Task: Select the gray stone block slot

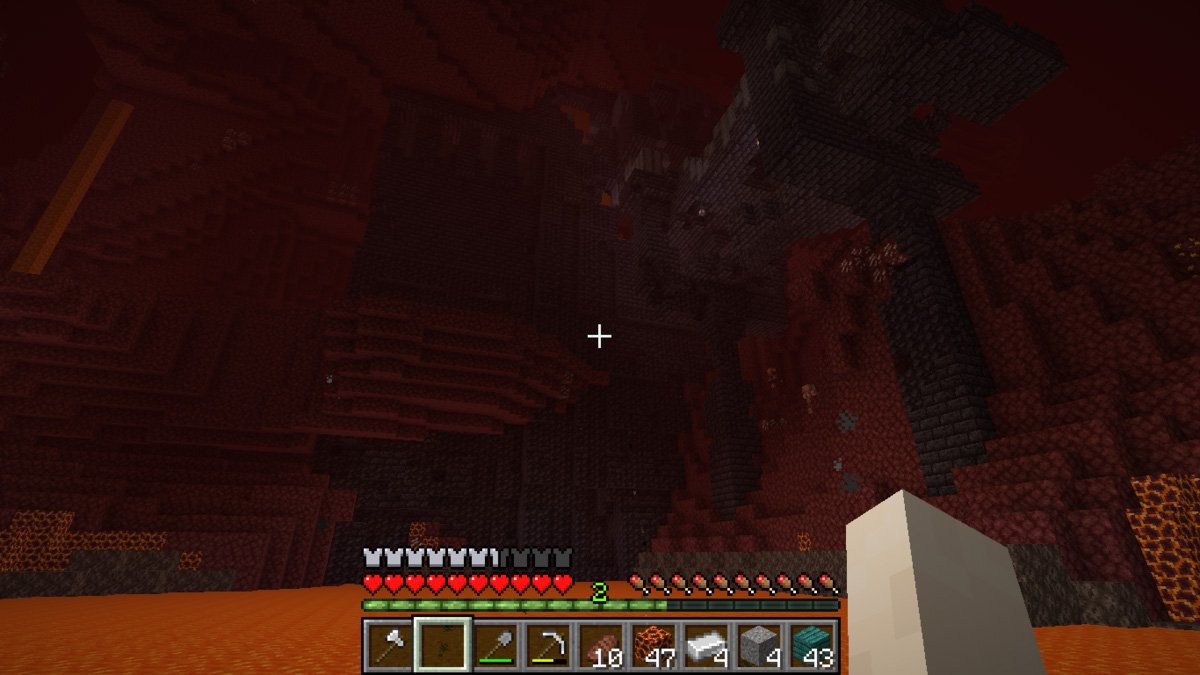Action: (760, 645)
